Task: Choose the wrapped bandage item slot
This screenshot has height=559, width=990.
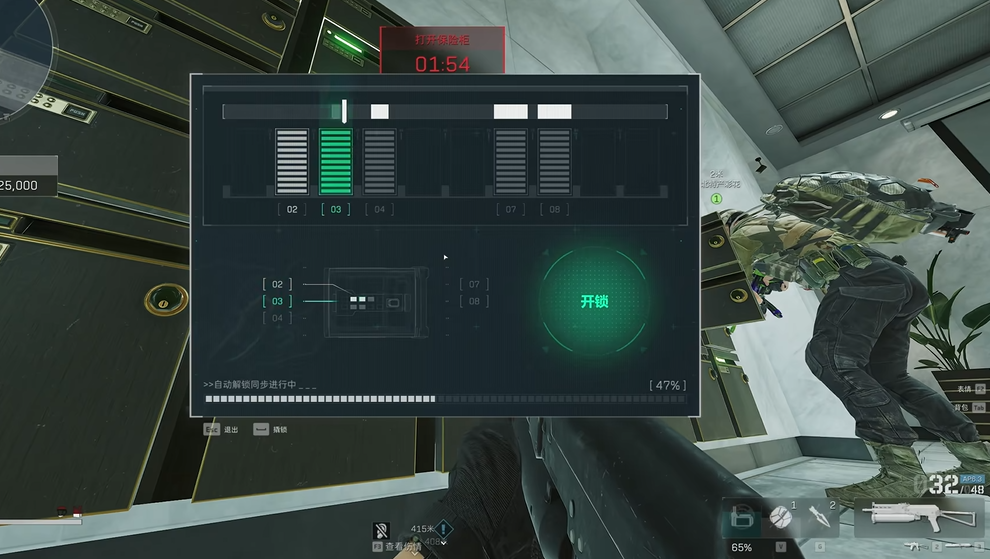Action: click(x=781, y=518)
